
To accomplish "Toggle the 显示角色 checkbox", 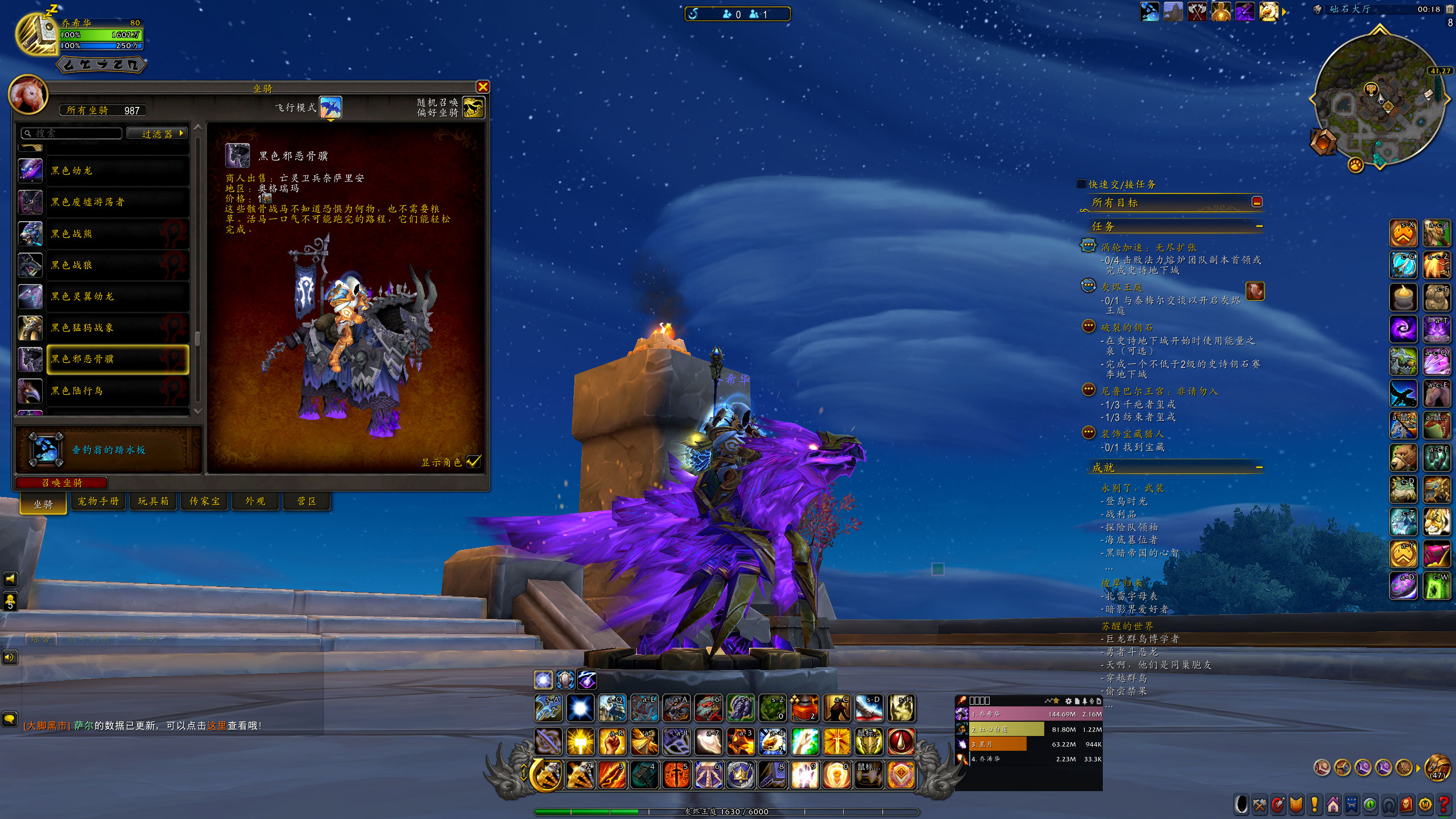I will click(473, 462).
